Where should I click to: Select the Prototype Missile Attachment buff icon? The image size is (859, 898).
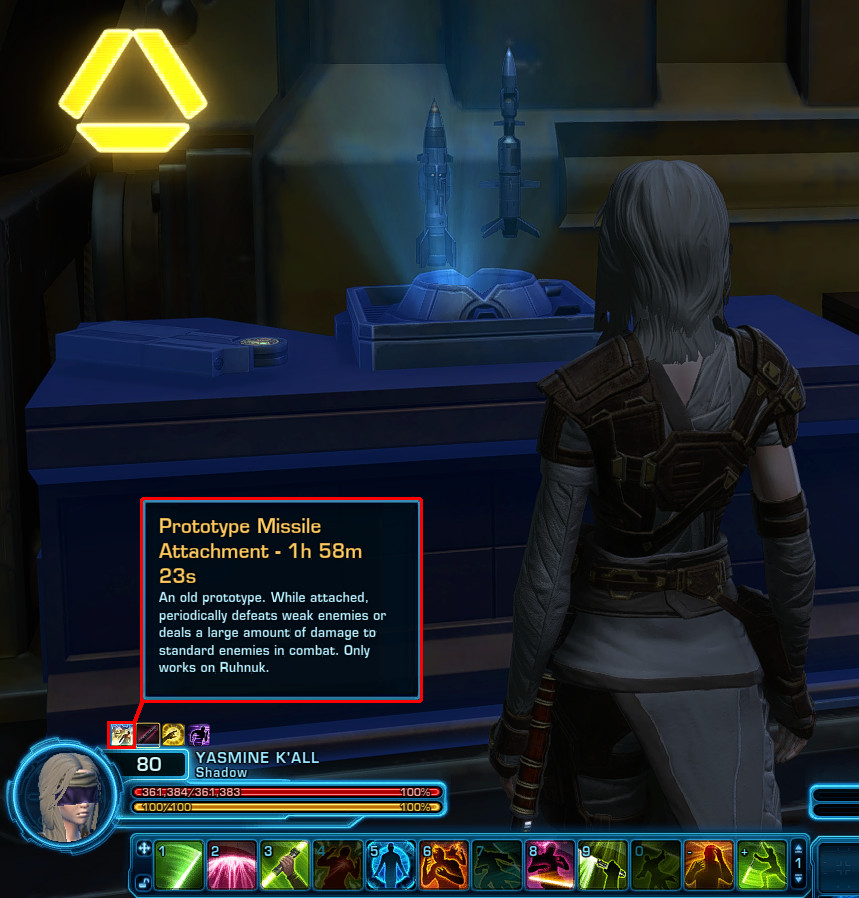[x=121, y=735]
